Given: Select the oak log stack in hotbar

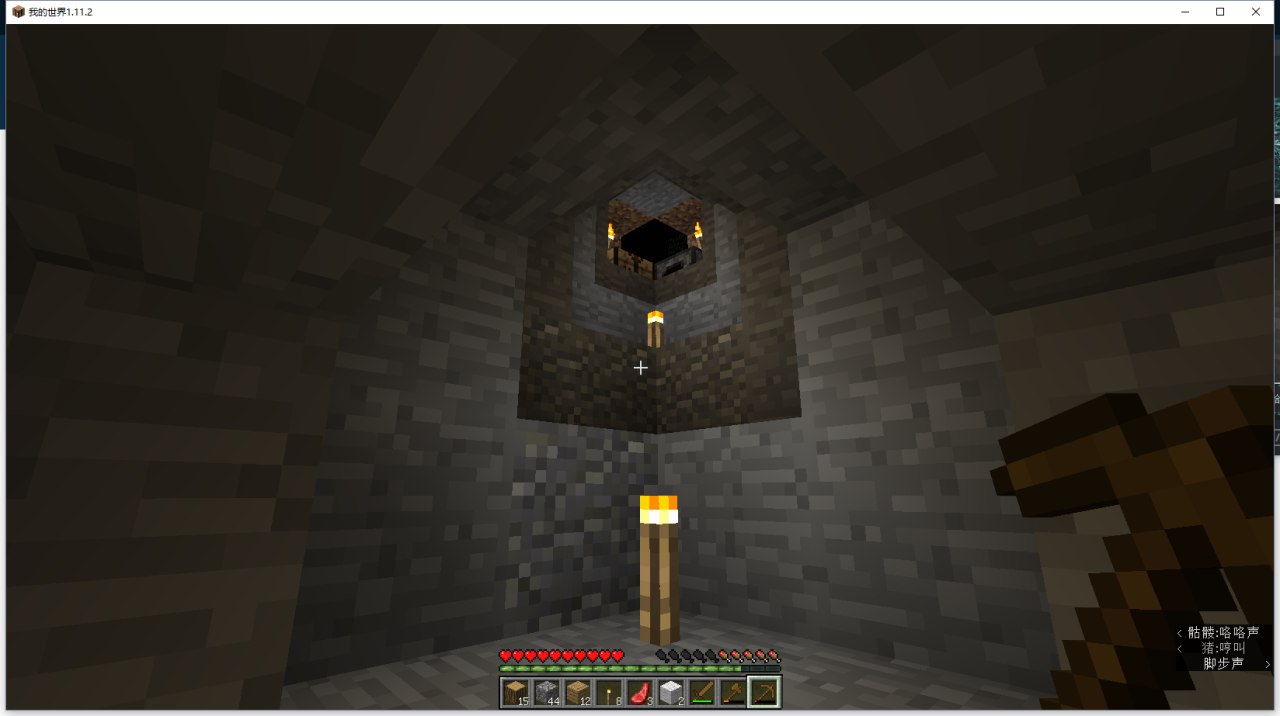Looking at the screenshot, I should (x=517, y=691).
